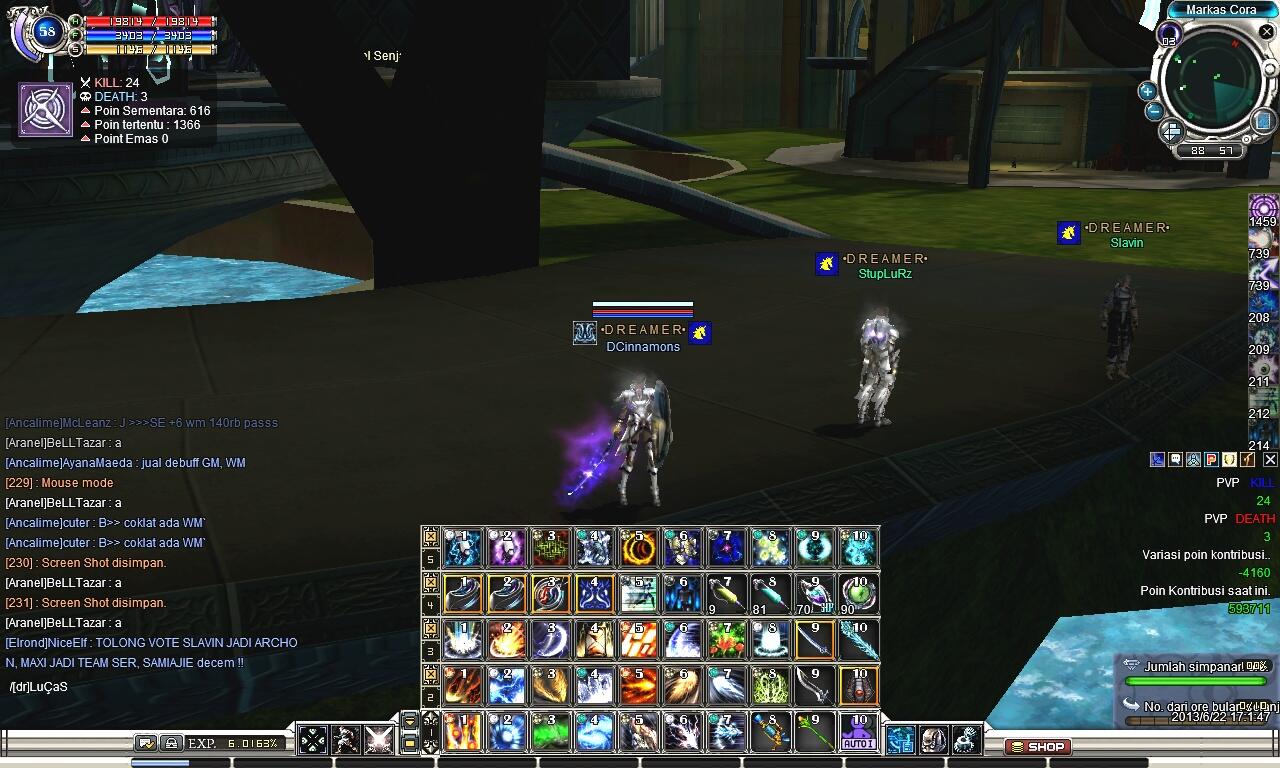Close the icon row with X below buffs
1280x768 pixels.
pyautogui.click(x=1270, y=460)
